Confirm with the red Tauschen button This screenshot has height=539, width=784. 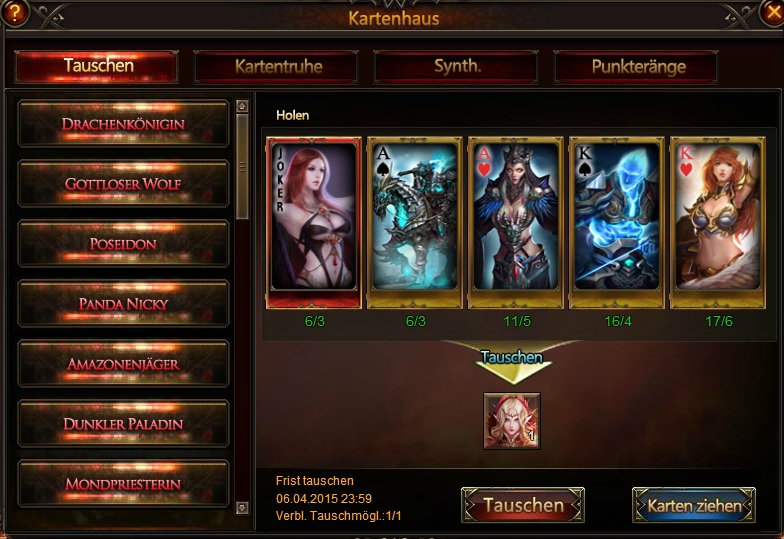523,506
